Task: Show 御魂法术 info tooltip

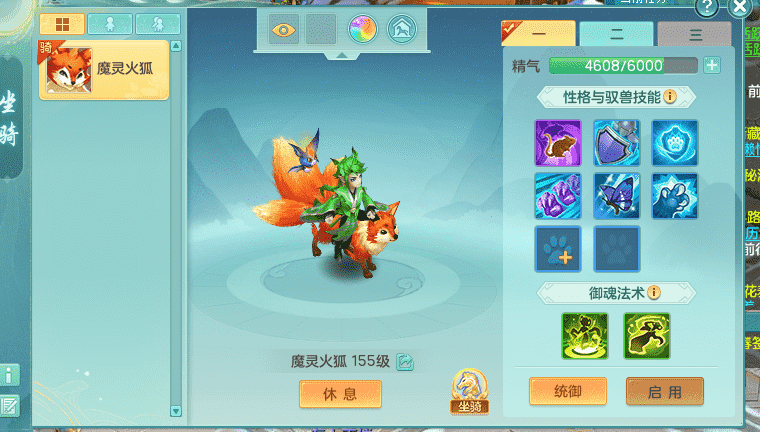Action: click(654, 293)
